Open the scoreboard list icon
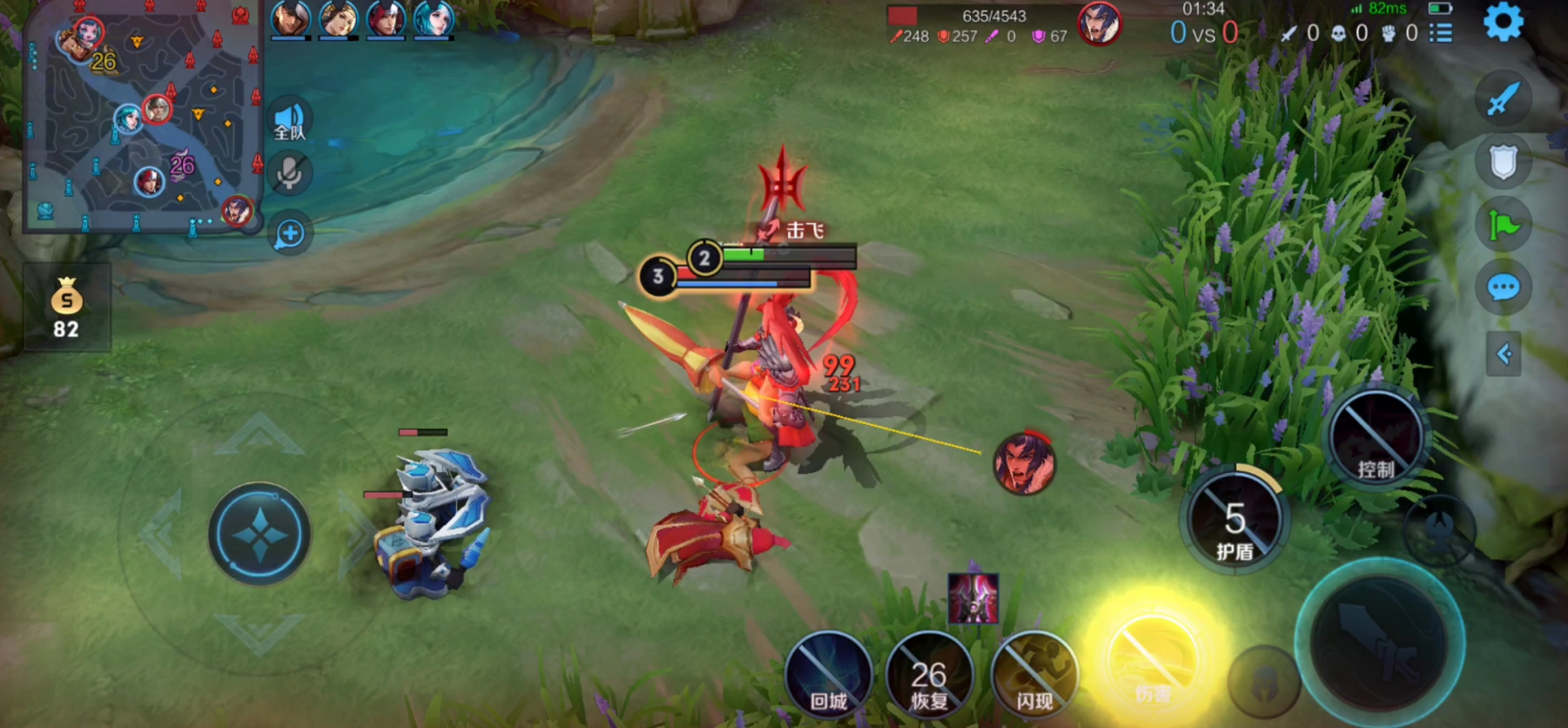Screen dimensions: 1568x728 tap(1441, 33)
